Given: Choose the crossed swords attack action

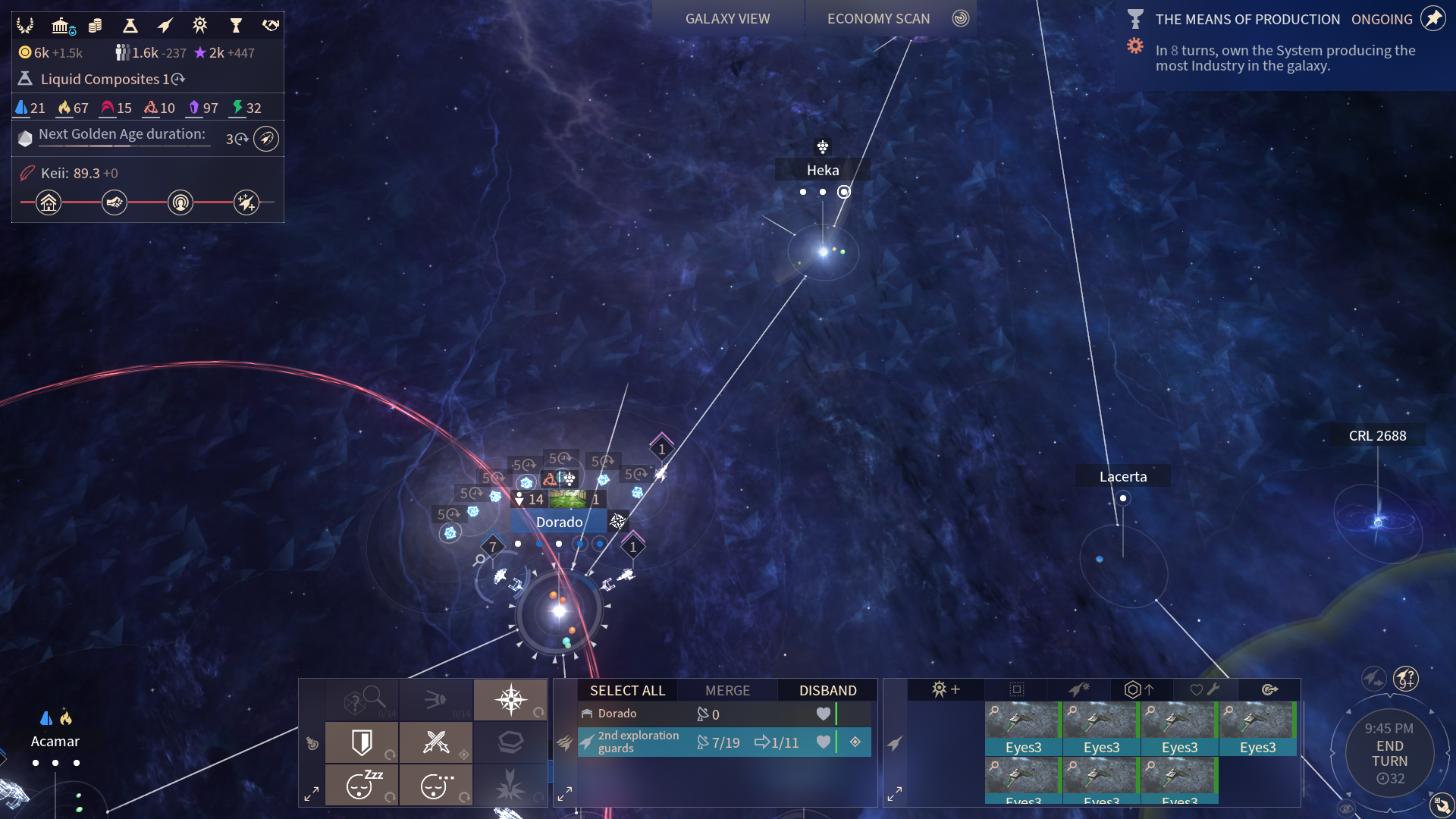Looking at the screenshot, I should [x=436, y=742].
